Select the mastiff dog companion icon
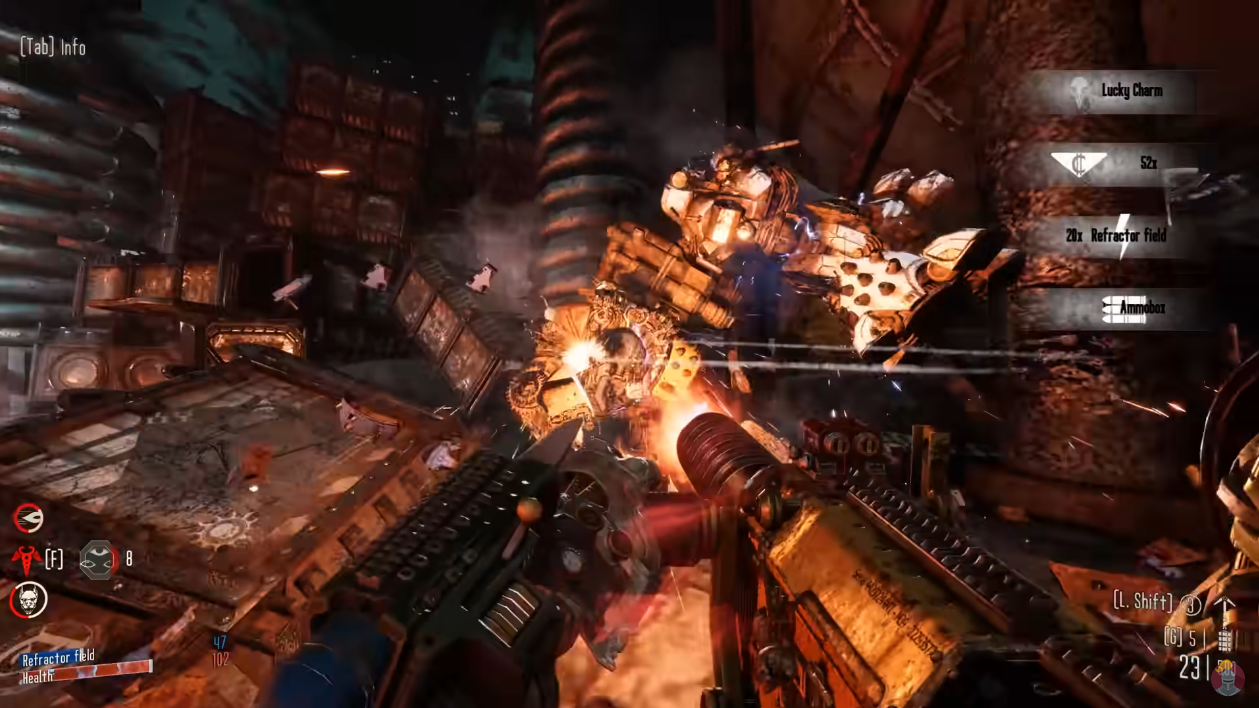The width and height of the screenshot is (1259, 708). coord(28,601)
